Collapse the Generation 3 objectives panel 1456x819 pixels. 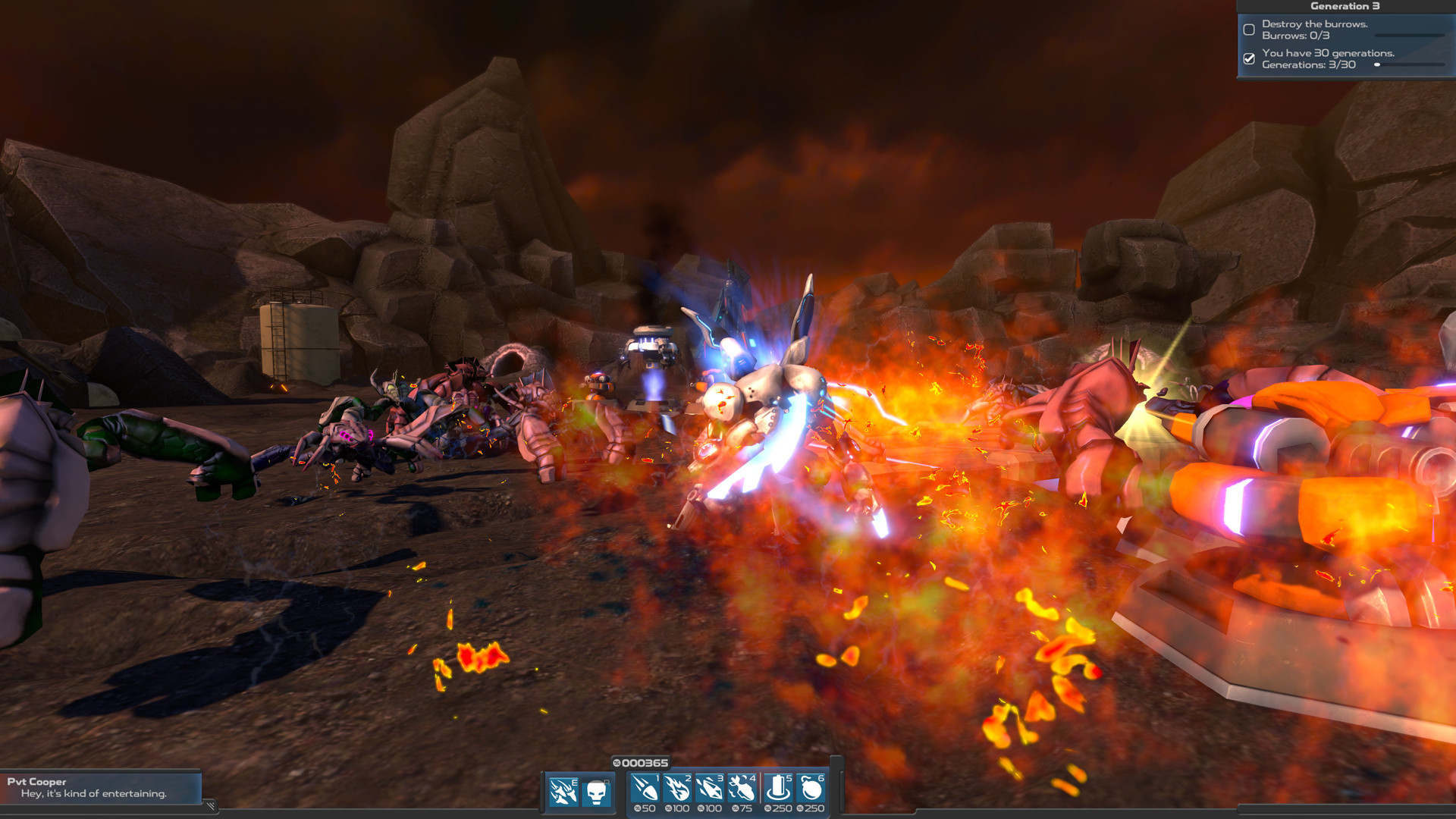(1346, 5)
